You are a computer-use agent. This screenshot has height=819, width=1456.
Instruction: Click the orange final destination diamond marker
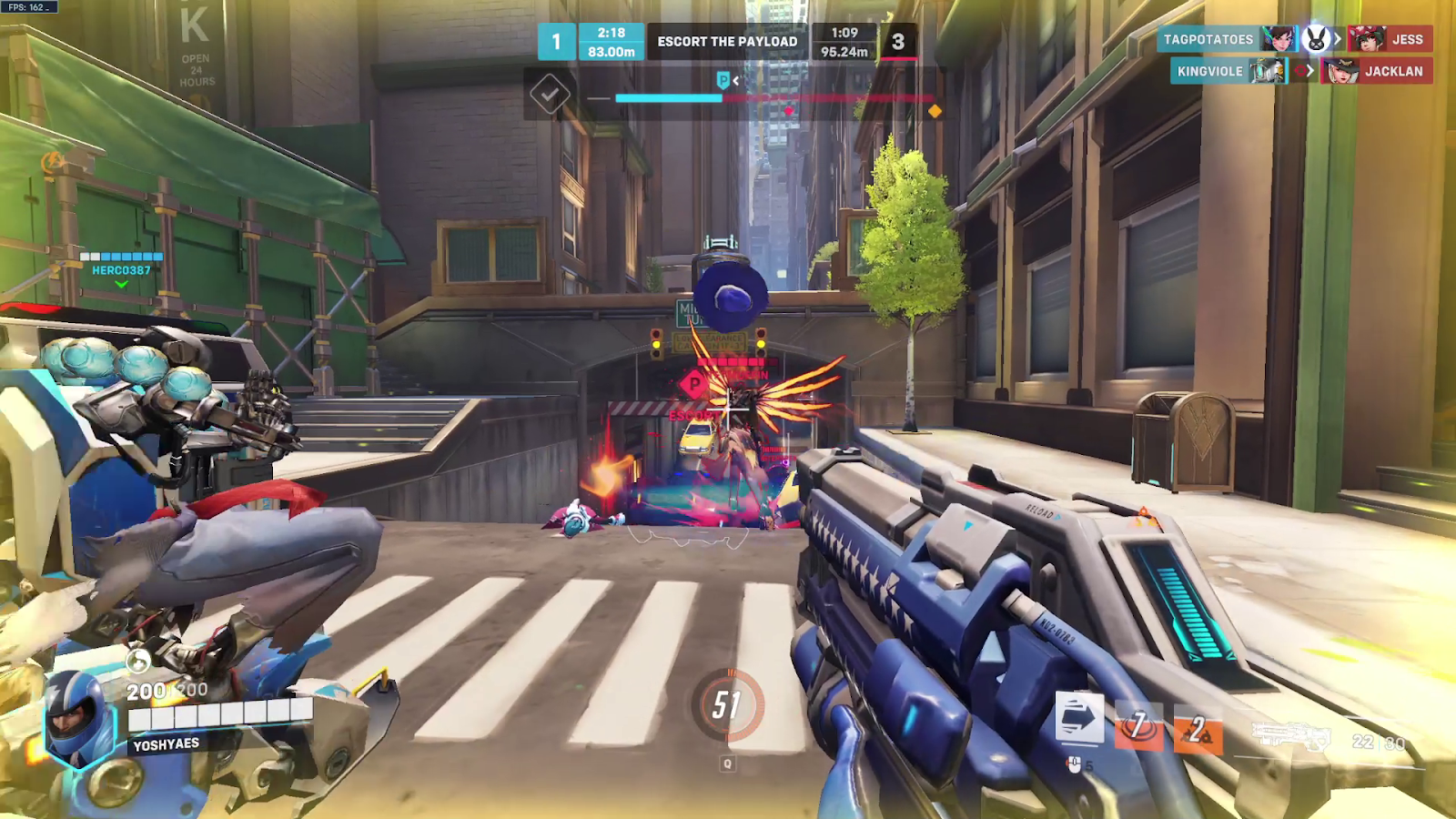(x=935, y=111)
